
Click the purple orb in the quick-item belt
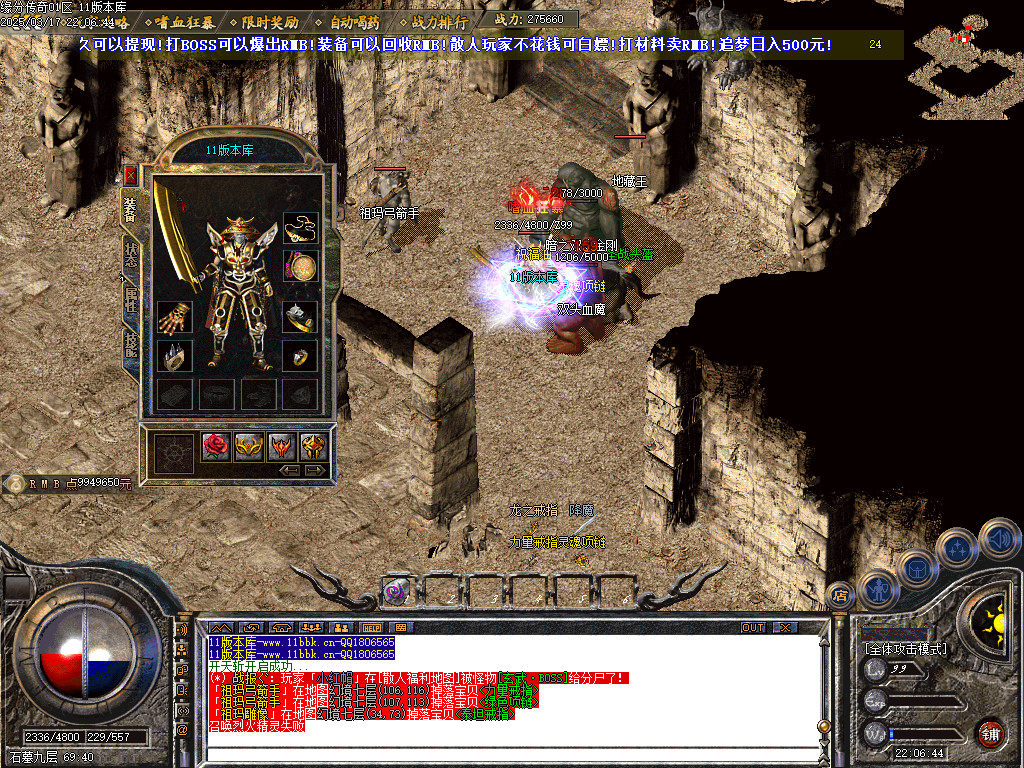[396, 591]
